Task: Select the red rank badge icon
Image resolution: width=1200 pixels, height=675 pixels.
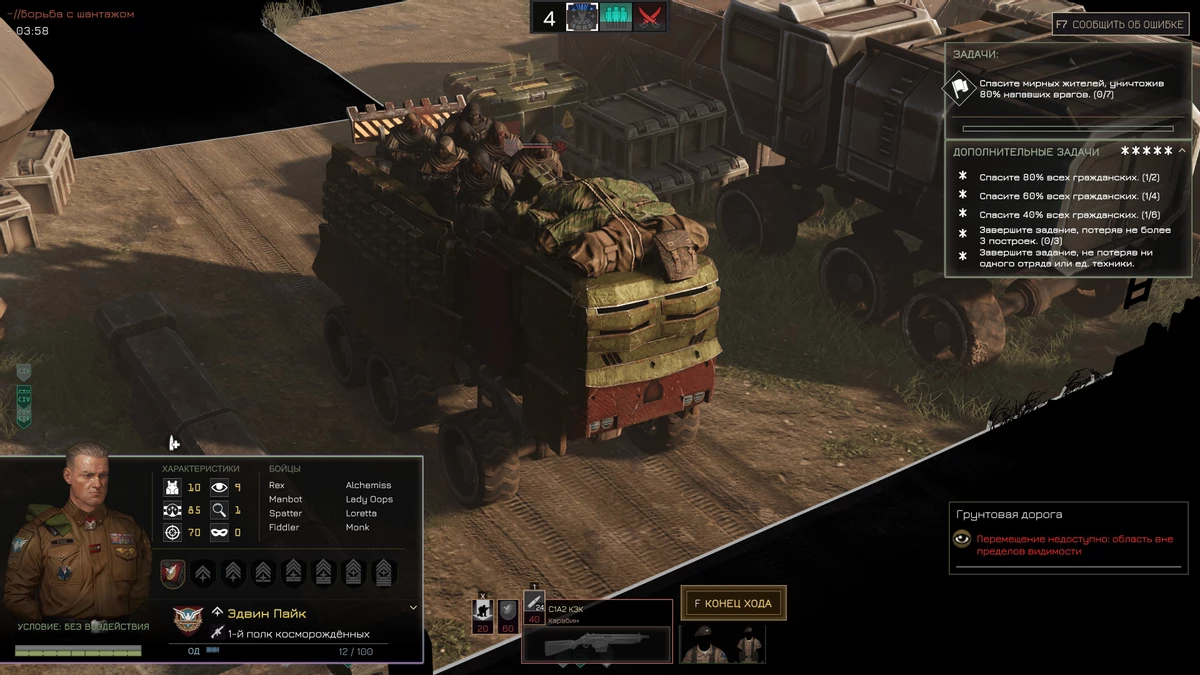Action: tap(173, 573)
